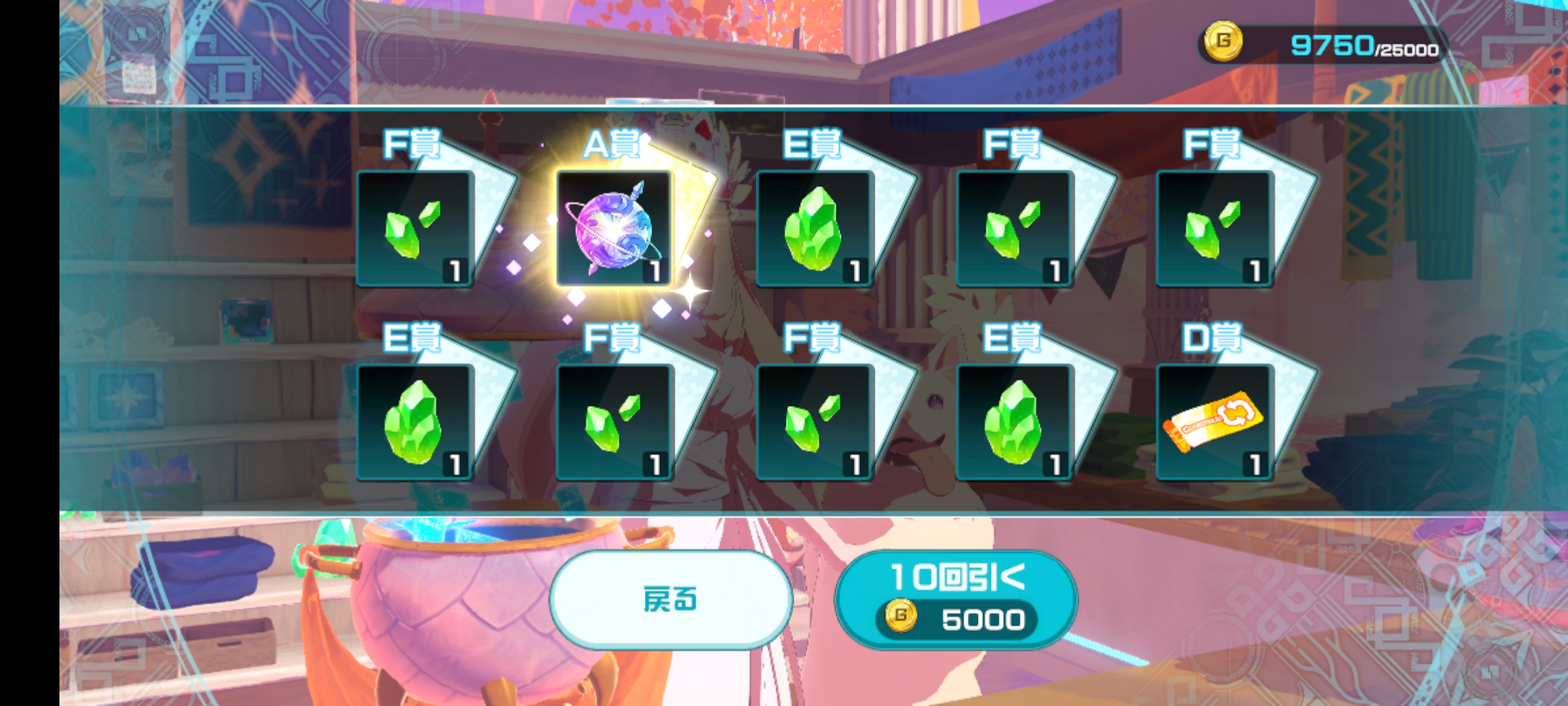Click the 戻る back button
Screen dimensions: 1568x706
tap(671, 599)
